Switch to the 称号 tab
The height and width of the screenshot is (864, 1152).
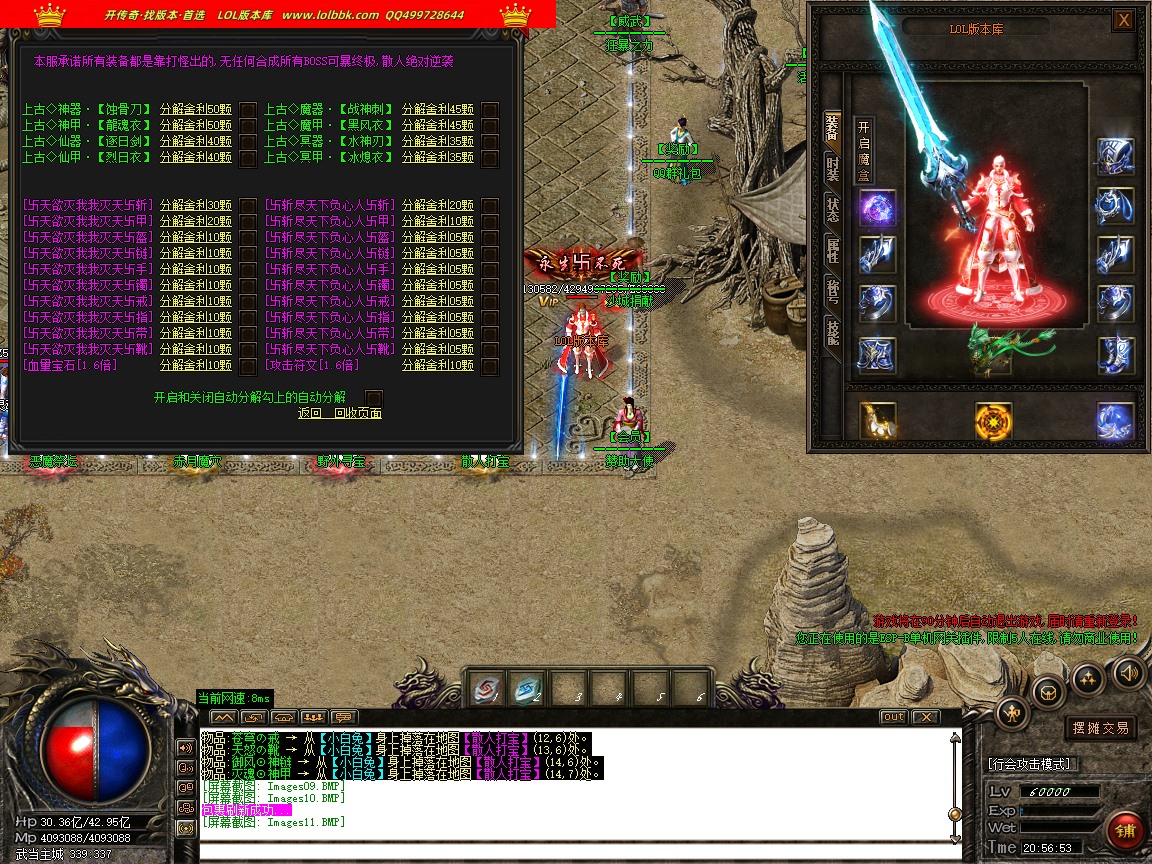point(832,291)
